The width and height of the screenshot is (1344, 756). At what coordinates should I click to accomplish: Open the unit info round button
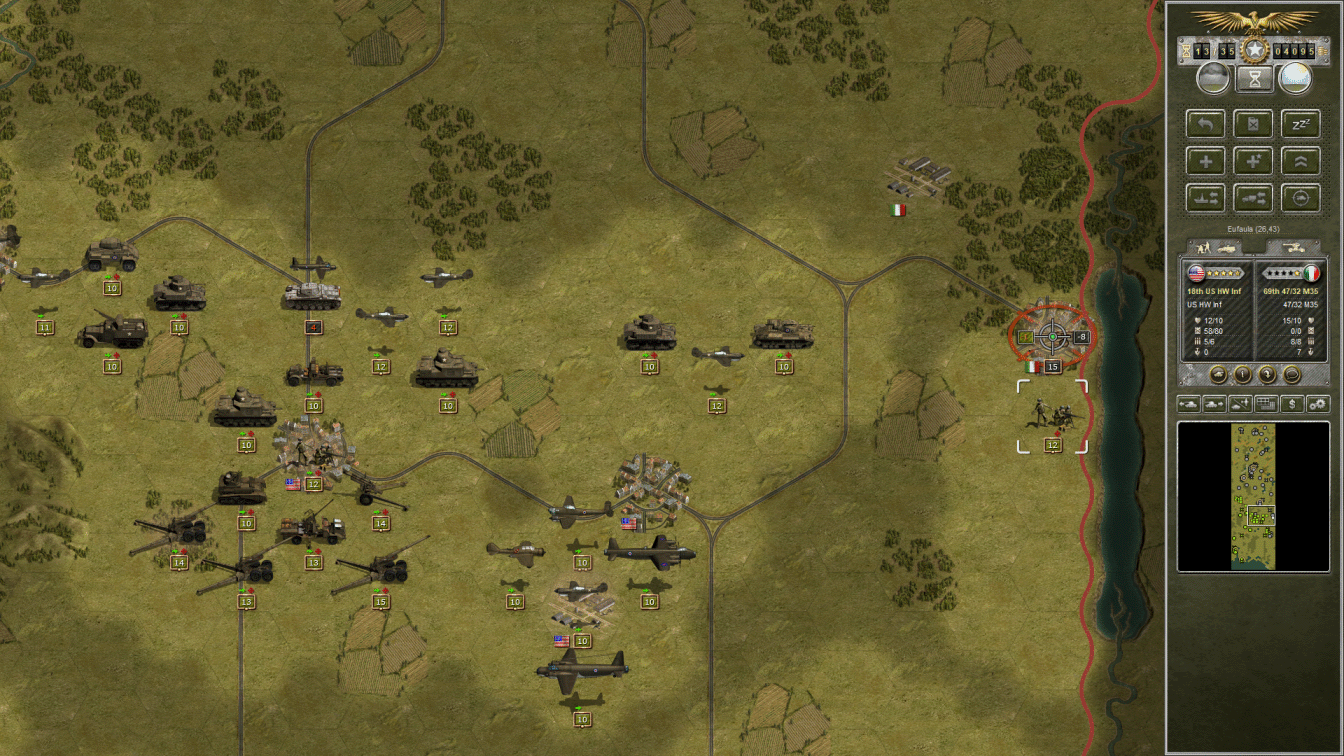(x=1242, y=374)
